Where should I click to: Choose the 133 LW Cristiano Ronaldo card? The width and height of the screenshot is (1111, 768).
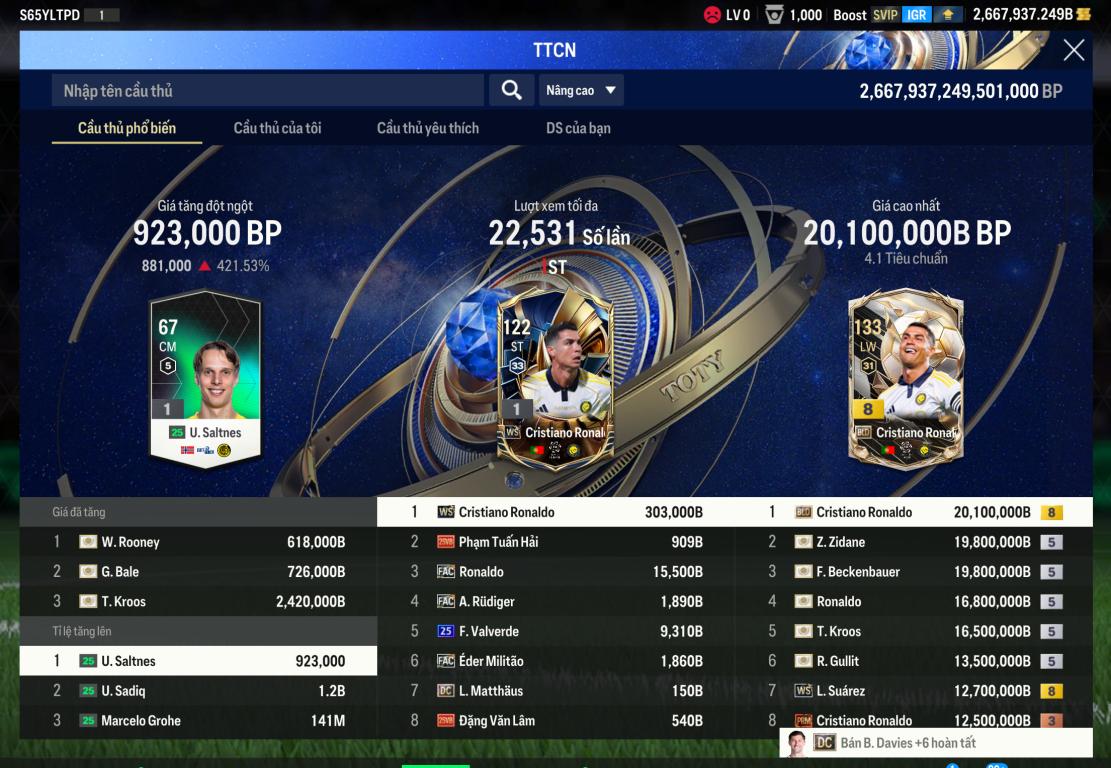coord(905,380)
